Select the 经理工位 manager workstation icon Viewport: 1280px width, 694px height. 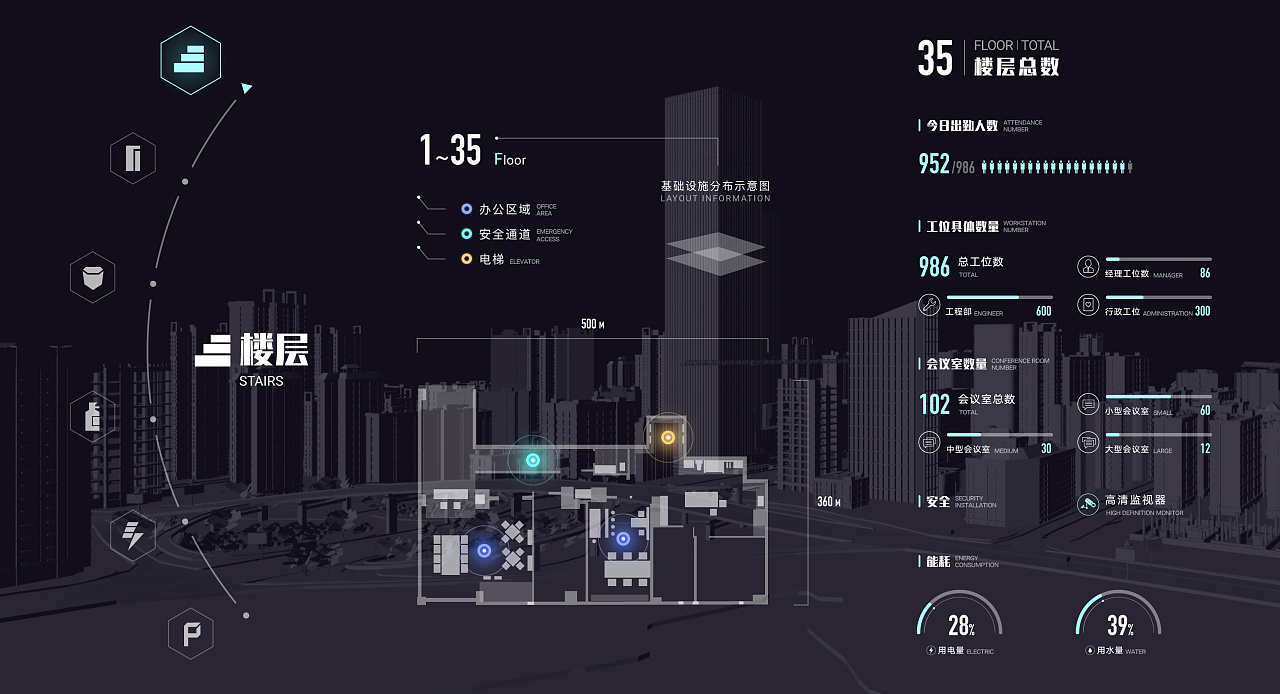[x=1088, y=267]
